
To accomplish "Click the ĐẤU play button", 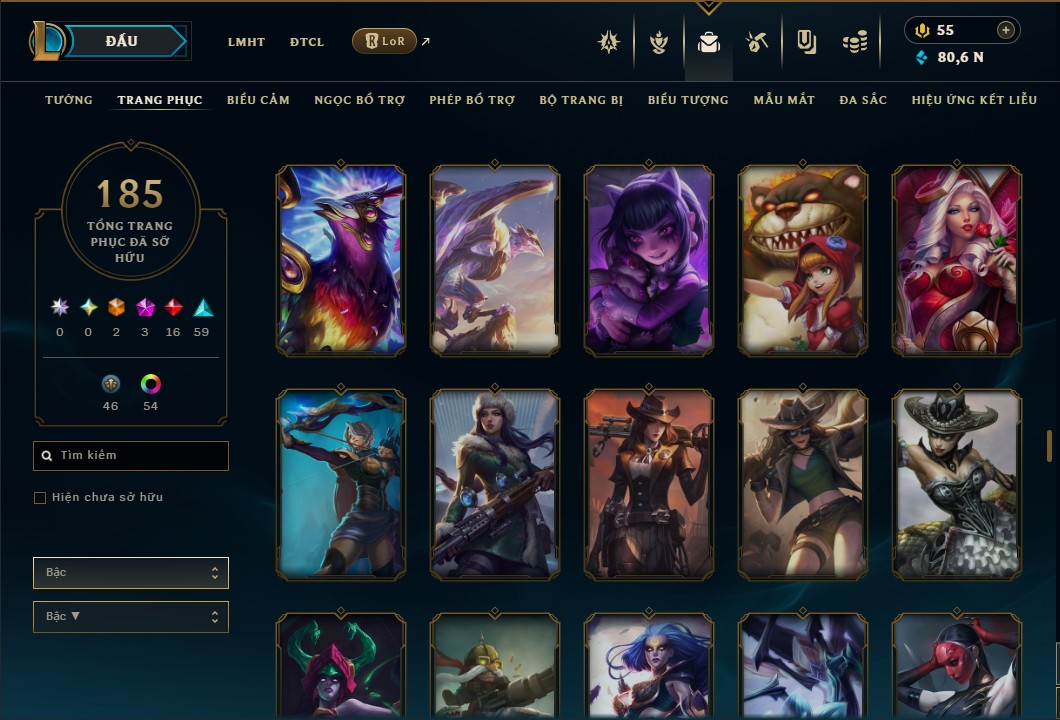I will tap(122, 41).
